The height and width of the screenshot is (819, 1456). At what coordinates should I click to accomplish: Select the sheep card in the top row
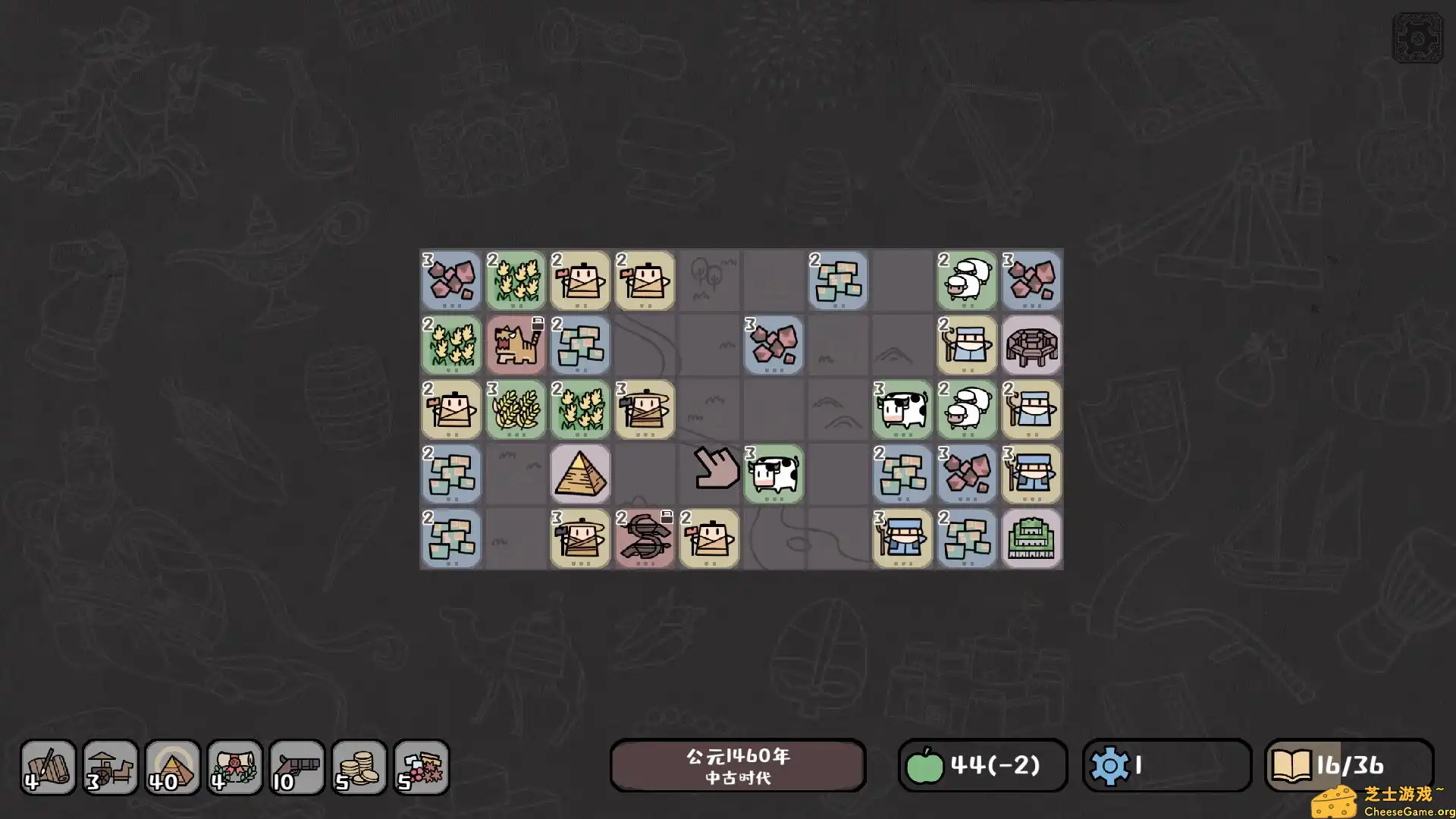click(x=967, y=281)
